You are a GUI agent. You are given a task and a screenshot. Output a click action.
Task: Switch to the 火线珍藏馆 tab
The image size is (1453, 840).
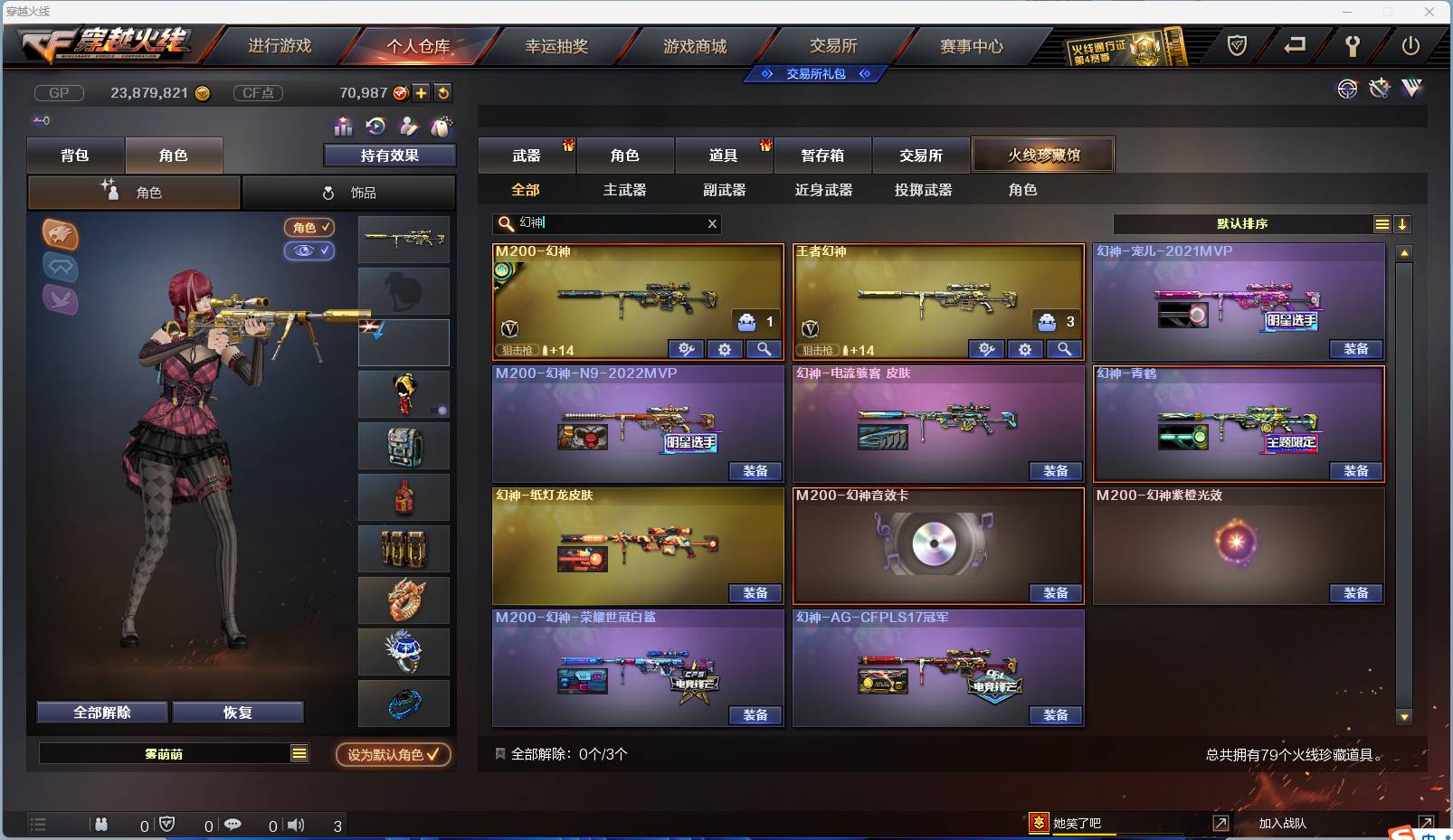(1043, 155)
